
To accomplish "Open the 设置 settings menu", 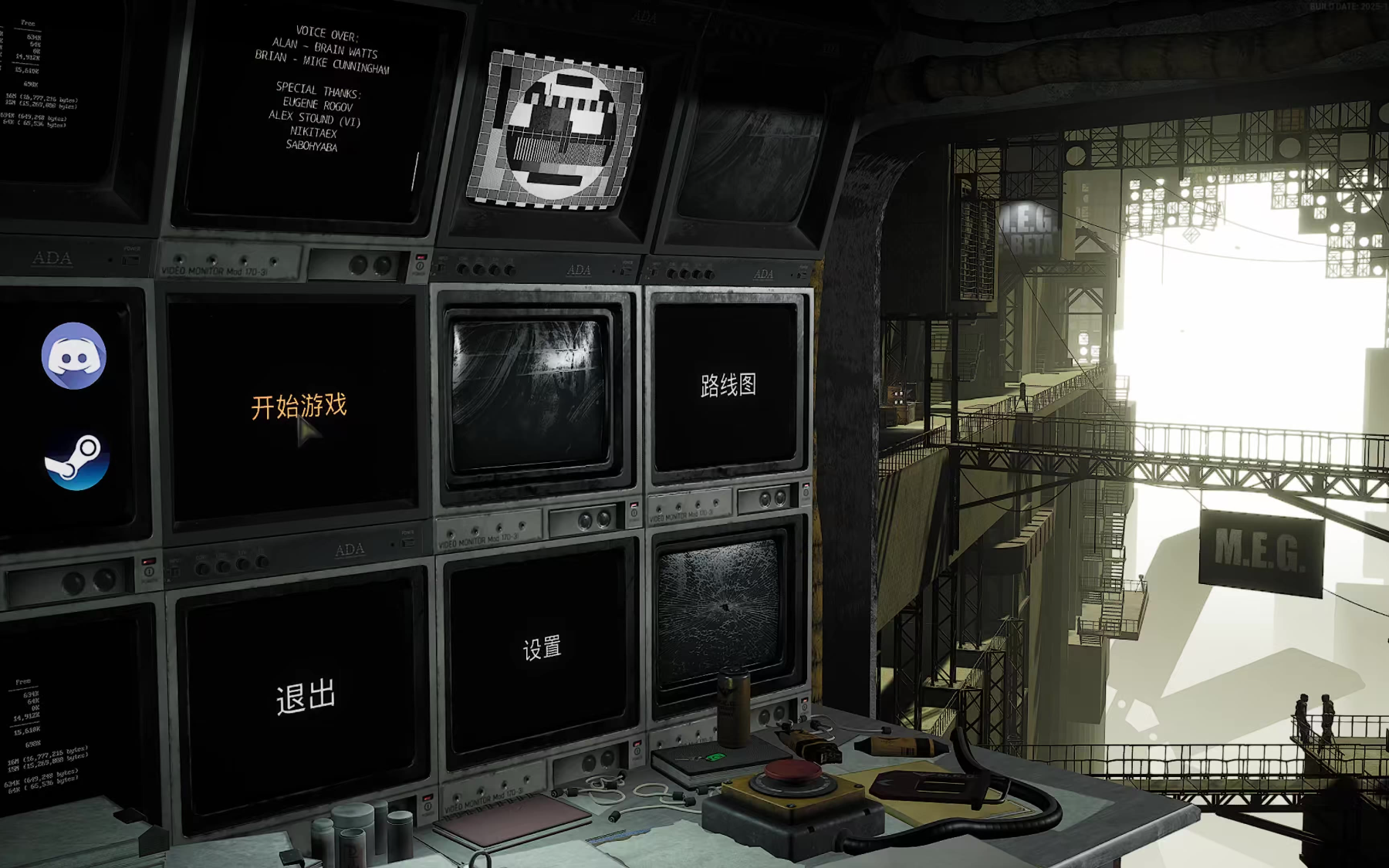I will click(x=542, y=648).
